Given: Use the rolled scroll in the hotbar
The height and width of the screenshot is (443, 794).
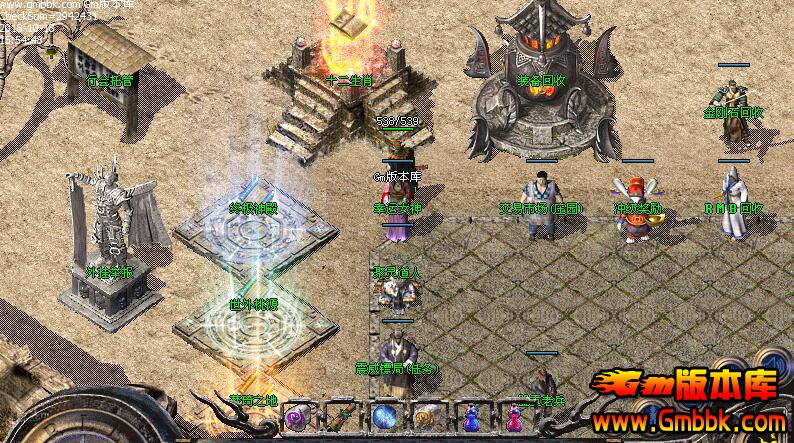Looking at the screenshot, I should (339, 417).
